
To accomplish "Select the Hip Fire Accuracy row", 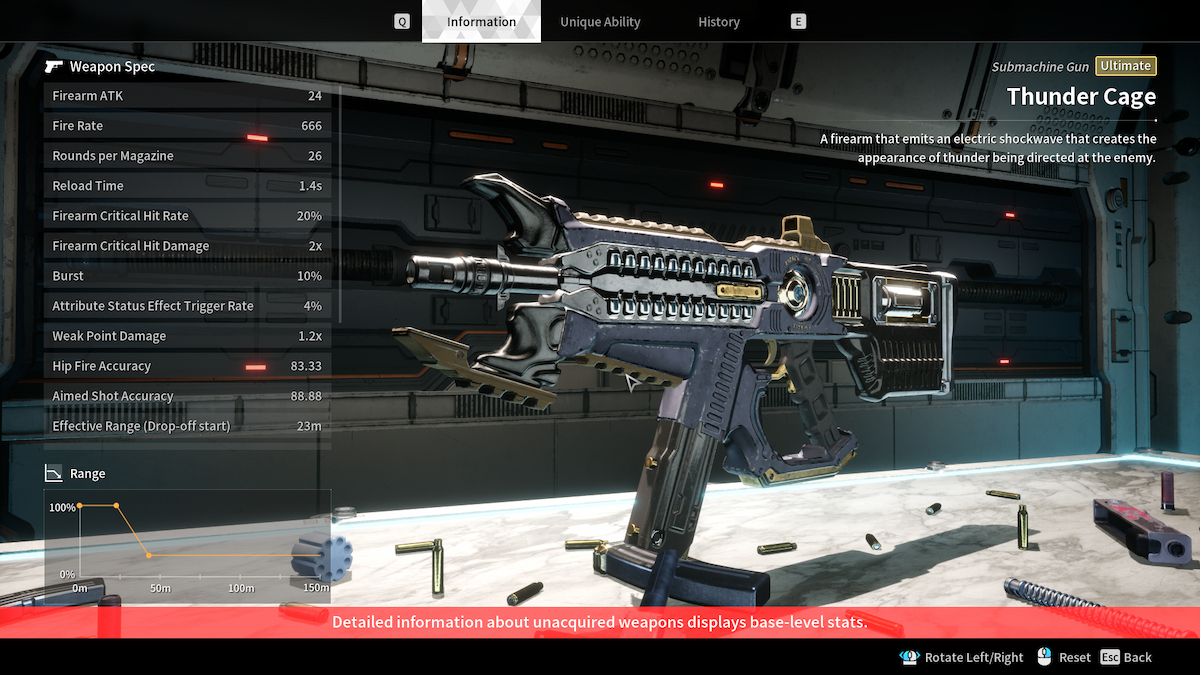I will 187,366.
